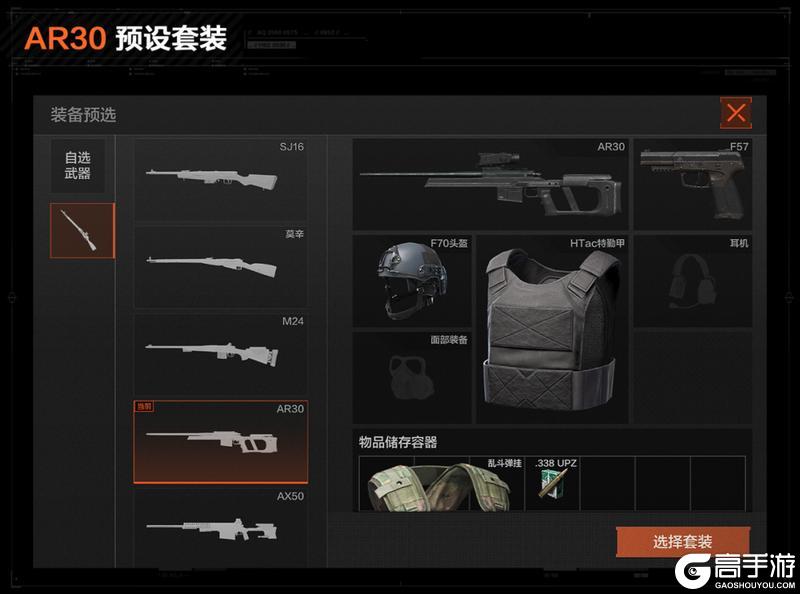Confirm with the 选择套装 button

[682, 542]
